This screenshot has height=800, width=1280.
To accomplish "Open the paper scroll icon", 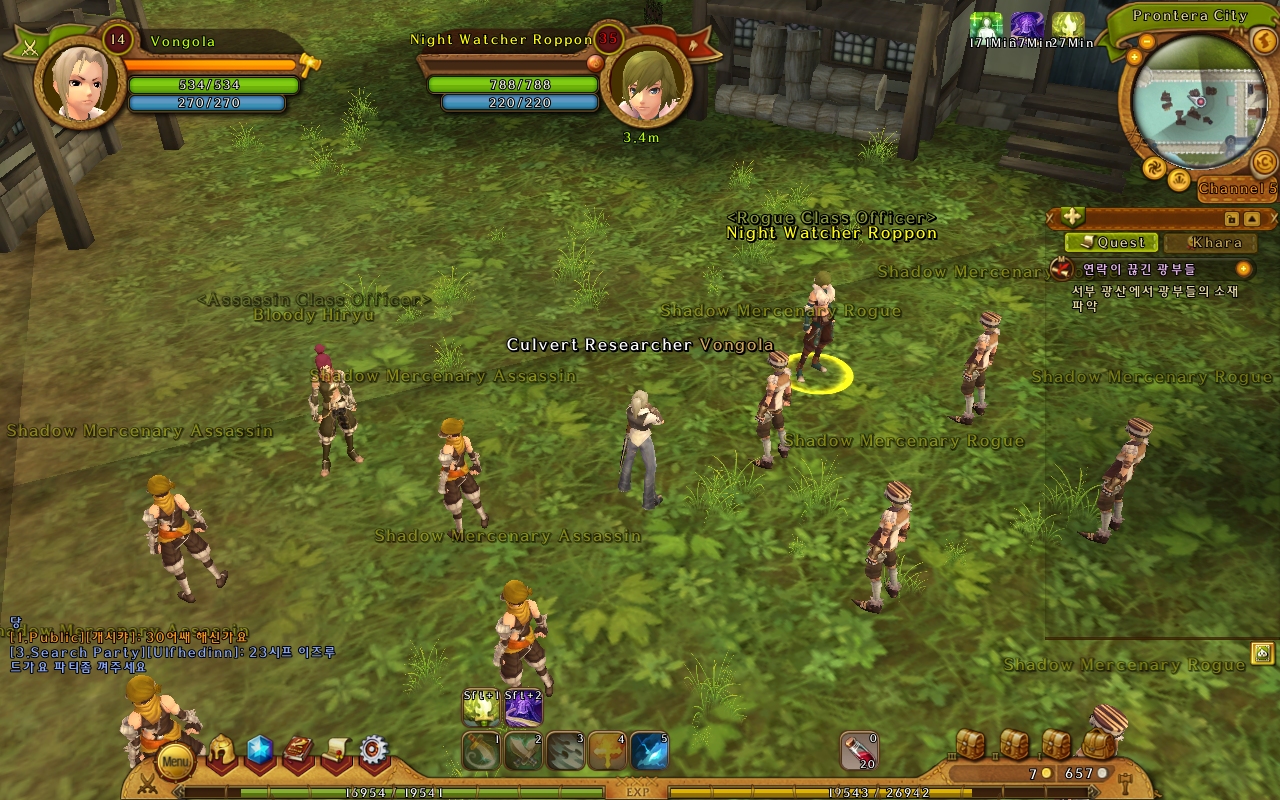I will point(337,752).
